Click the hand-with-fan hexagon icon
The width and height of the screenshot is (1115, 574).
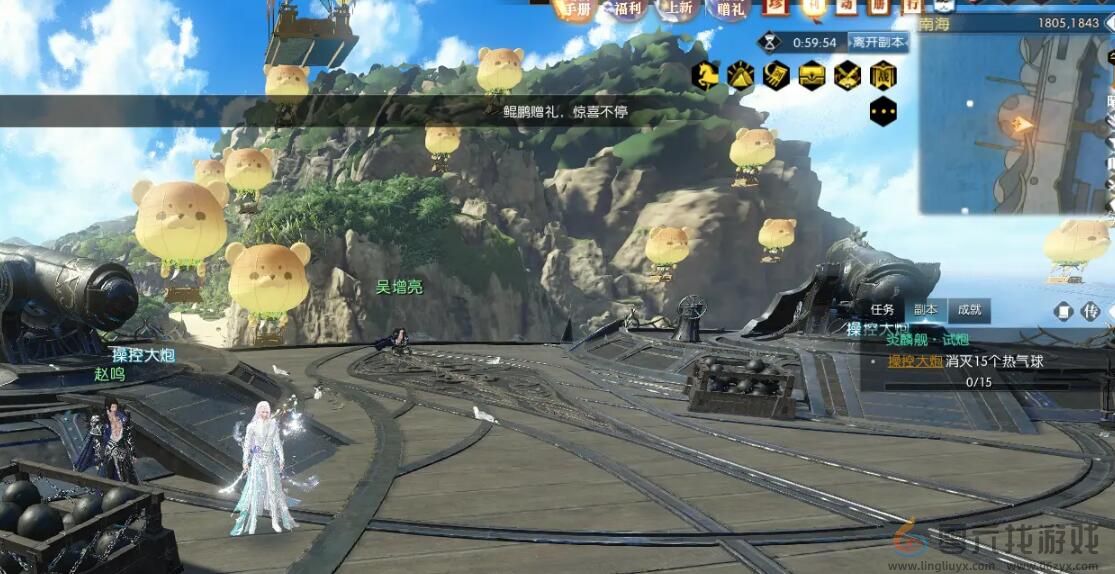[x=776, y=75]
